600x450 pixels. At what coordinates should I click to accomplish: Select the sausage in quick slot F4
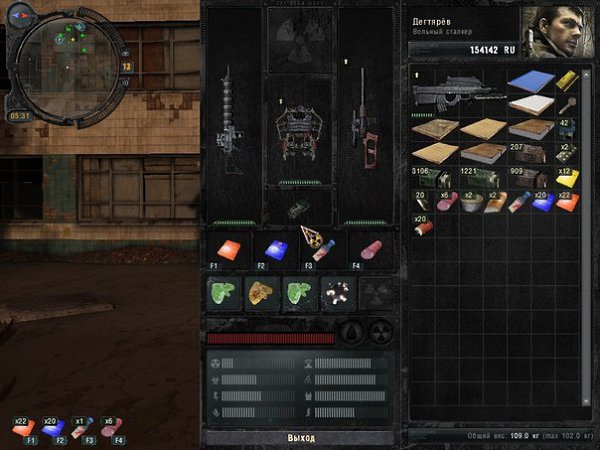pyautogui.click(x=369, y=250)
